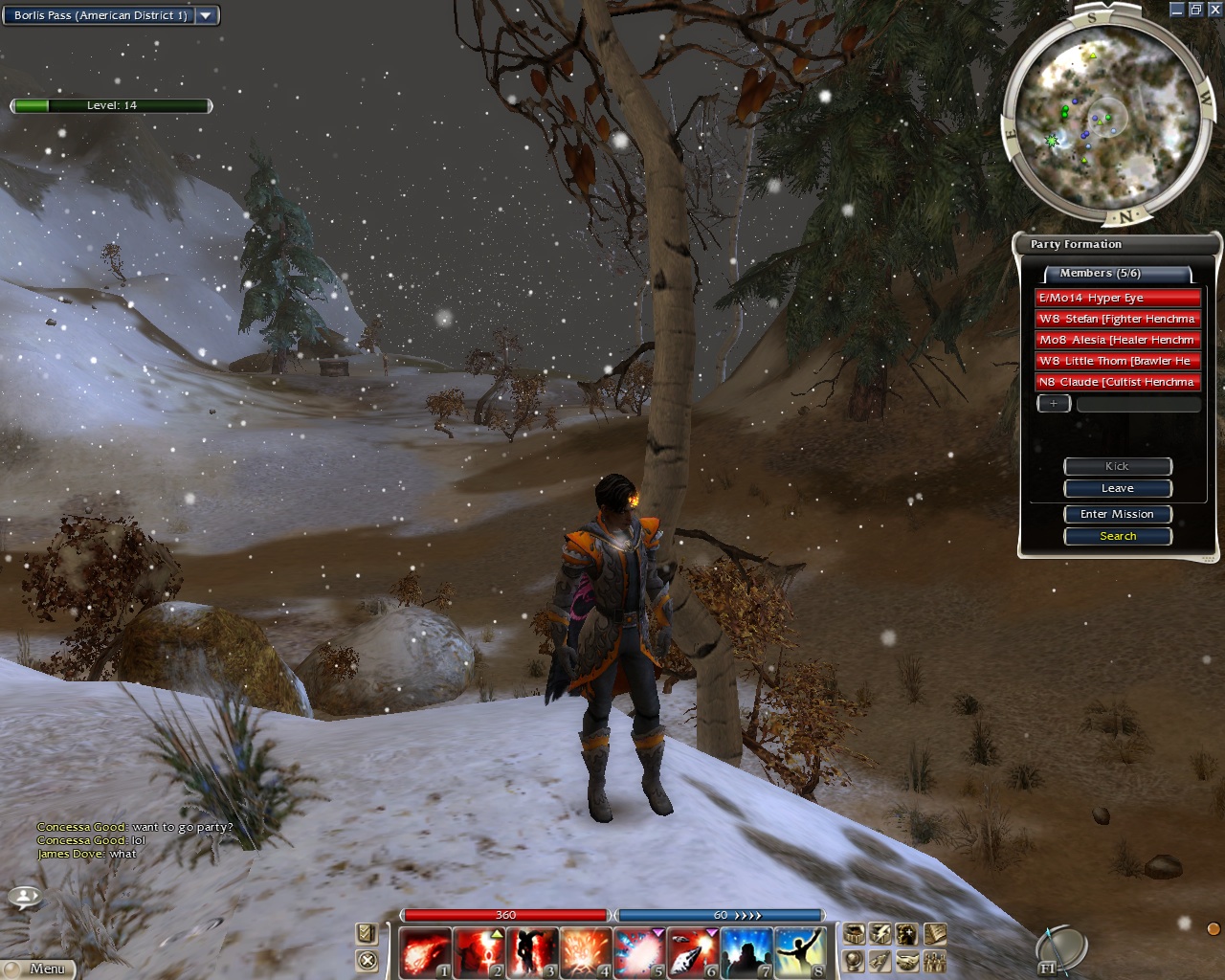The image size is (1225, 980).
Task: Select Stefan the Fighter Henchman
Action: (1117, 319)
